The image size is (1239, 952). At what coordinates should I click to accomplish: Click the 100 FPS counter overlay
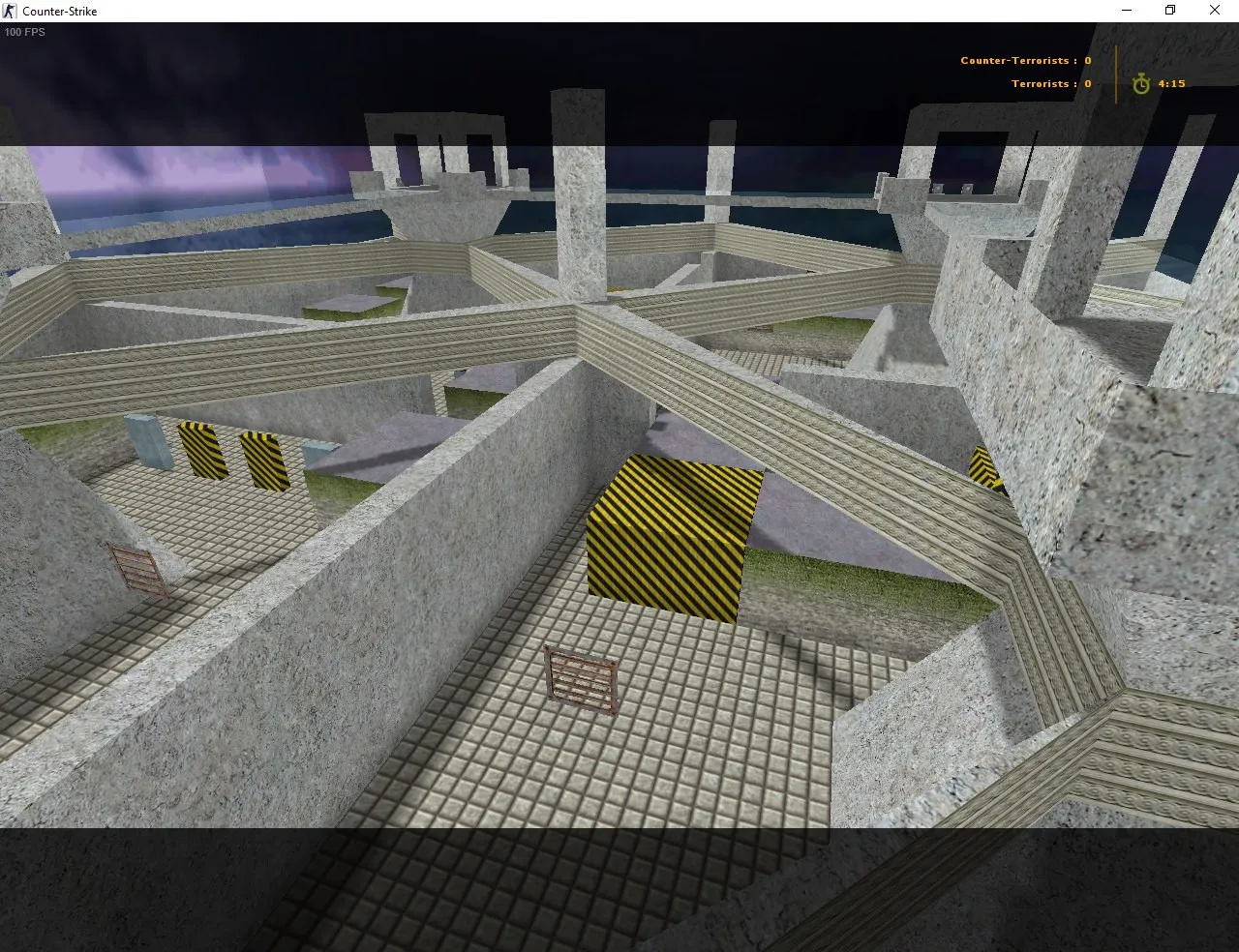coord(22,32)
